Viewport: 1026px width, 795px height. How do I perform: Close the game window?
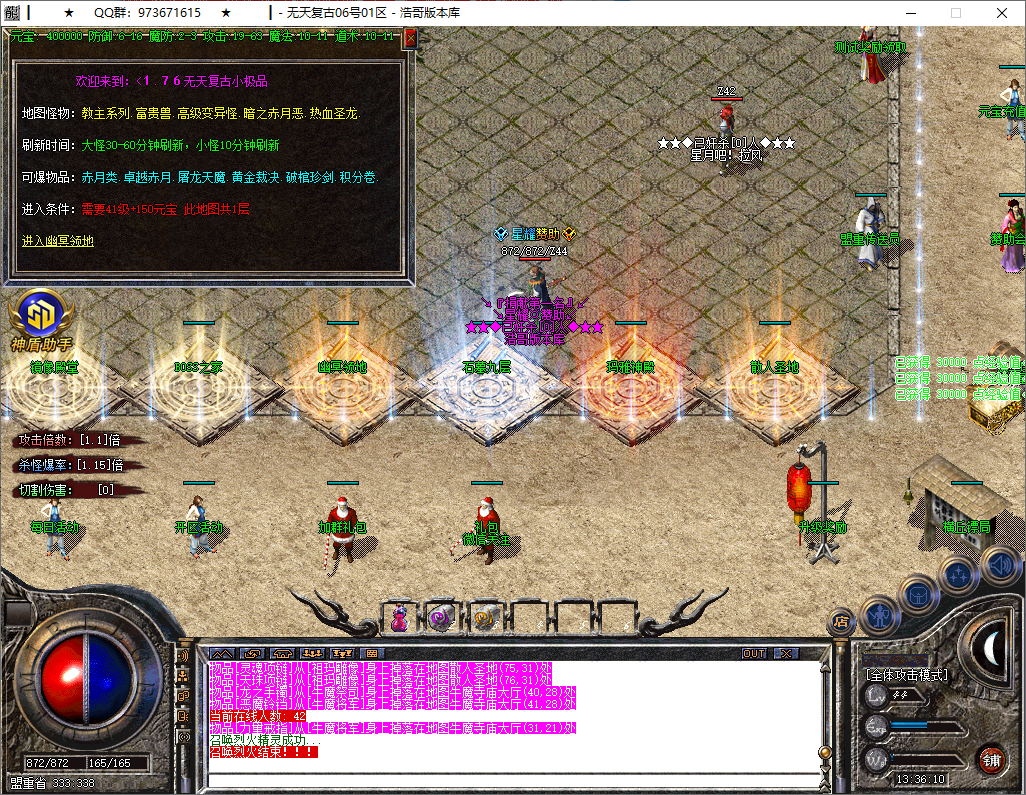(1002, 13)
